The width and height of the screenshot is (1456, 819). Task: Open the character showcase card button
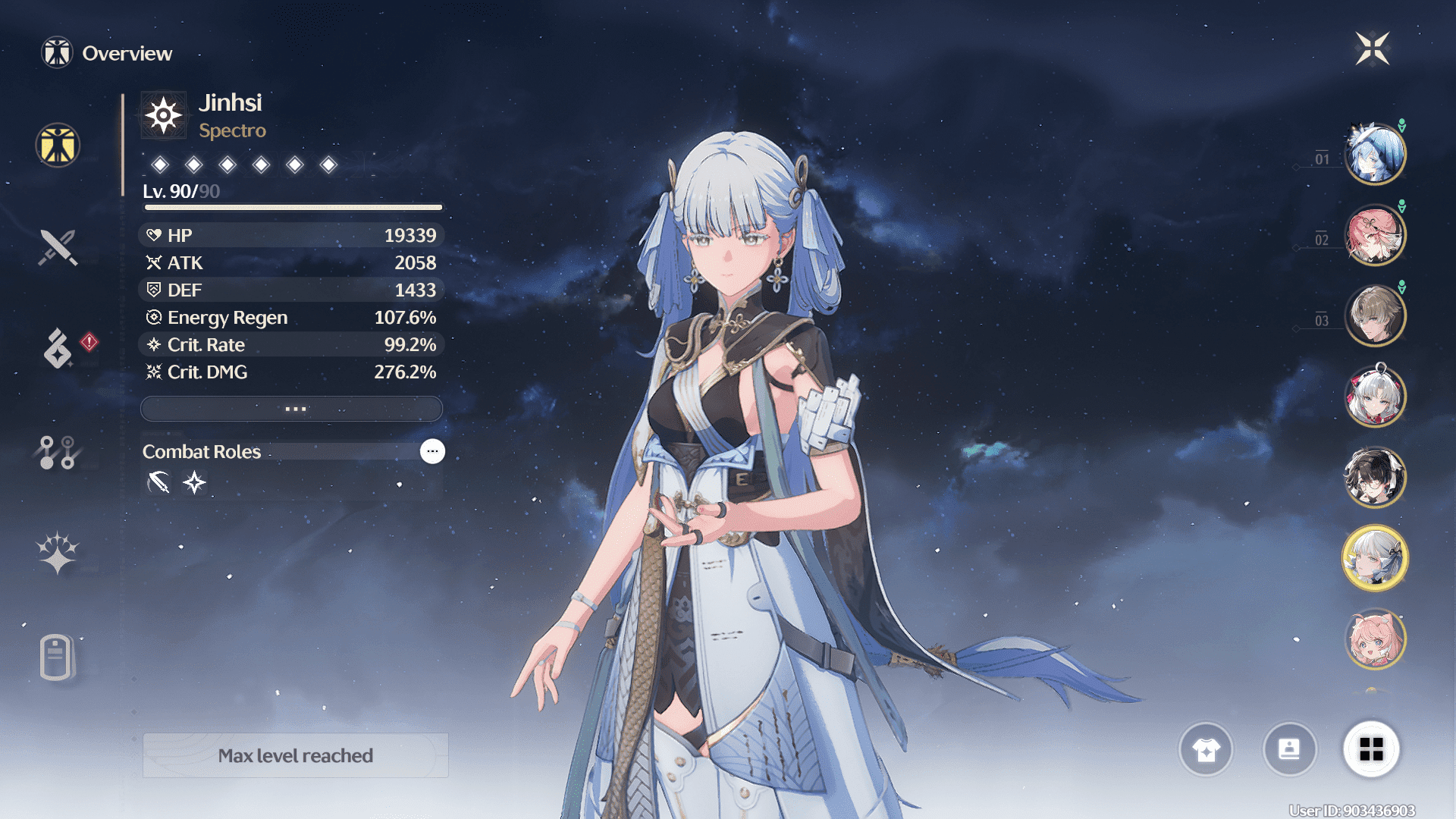pyautogui.click(x=1289, y=750)
